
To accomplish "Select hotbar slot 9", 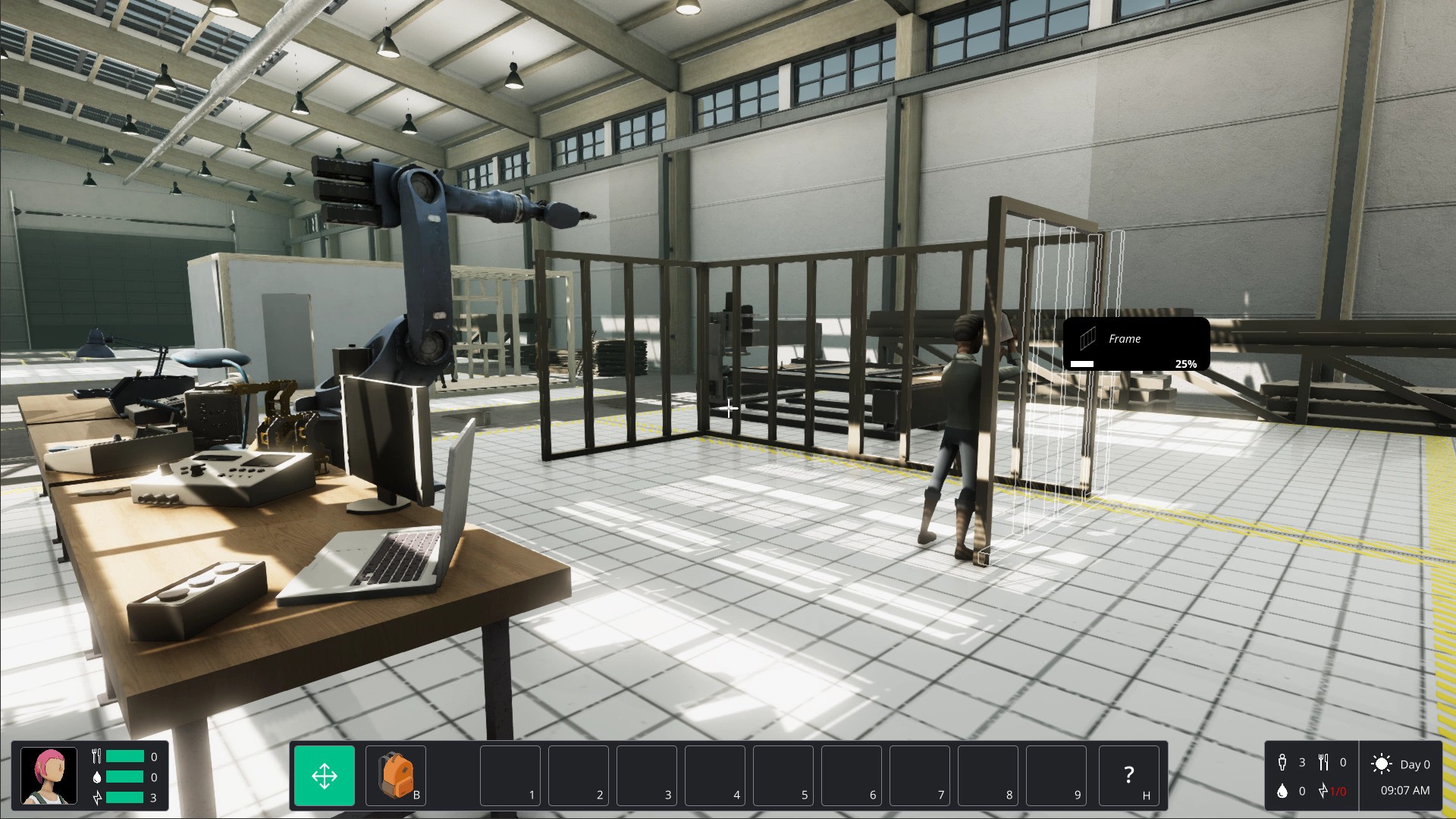I will click(1056, 776).
